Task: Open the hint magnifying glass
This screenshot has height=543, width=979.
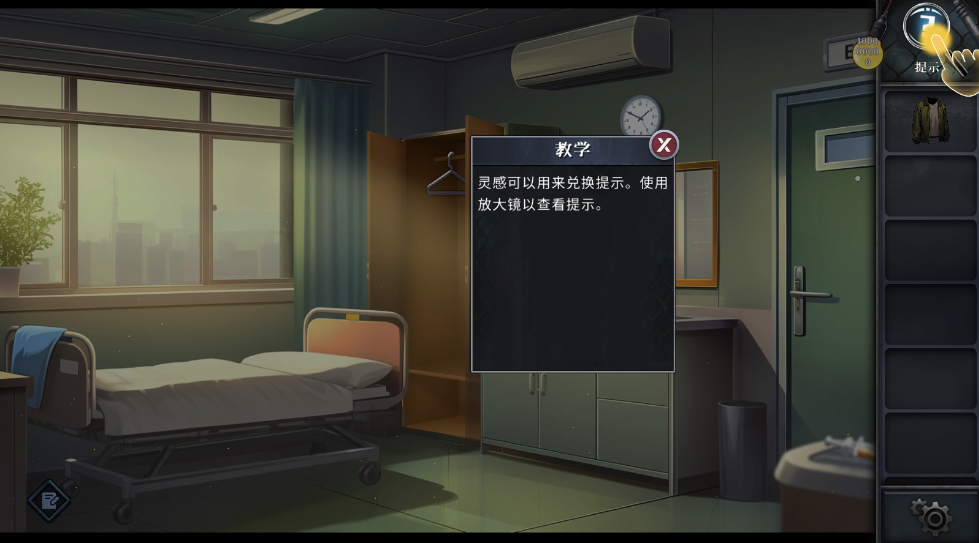Action: [925, 30]
